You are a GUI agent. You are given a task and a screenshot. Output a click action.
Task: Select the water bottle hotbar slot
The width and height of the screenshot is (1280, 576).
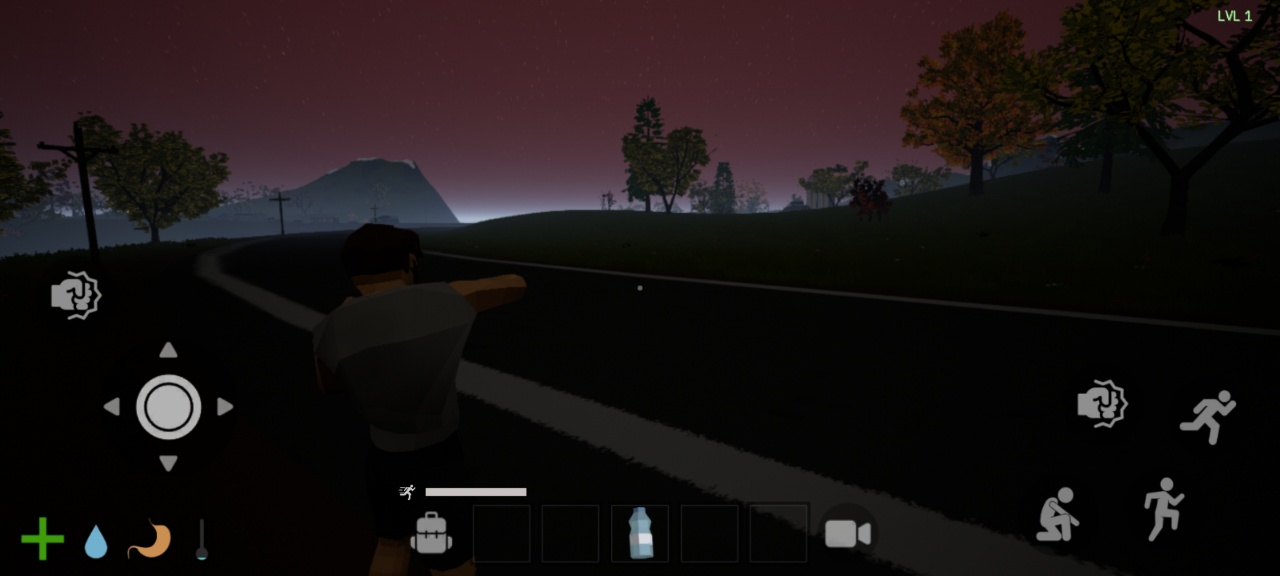click(640, 533)
